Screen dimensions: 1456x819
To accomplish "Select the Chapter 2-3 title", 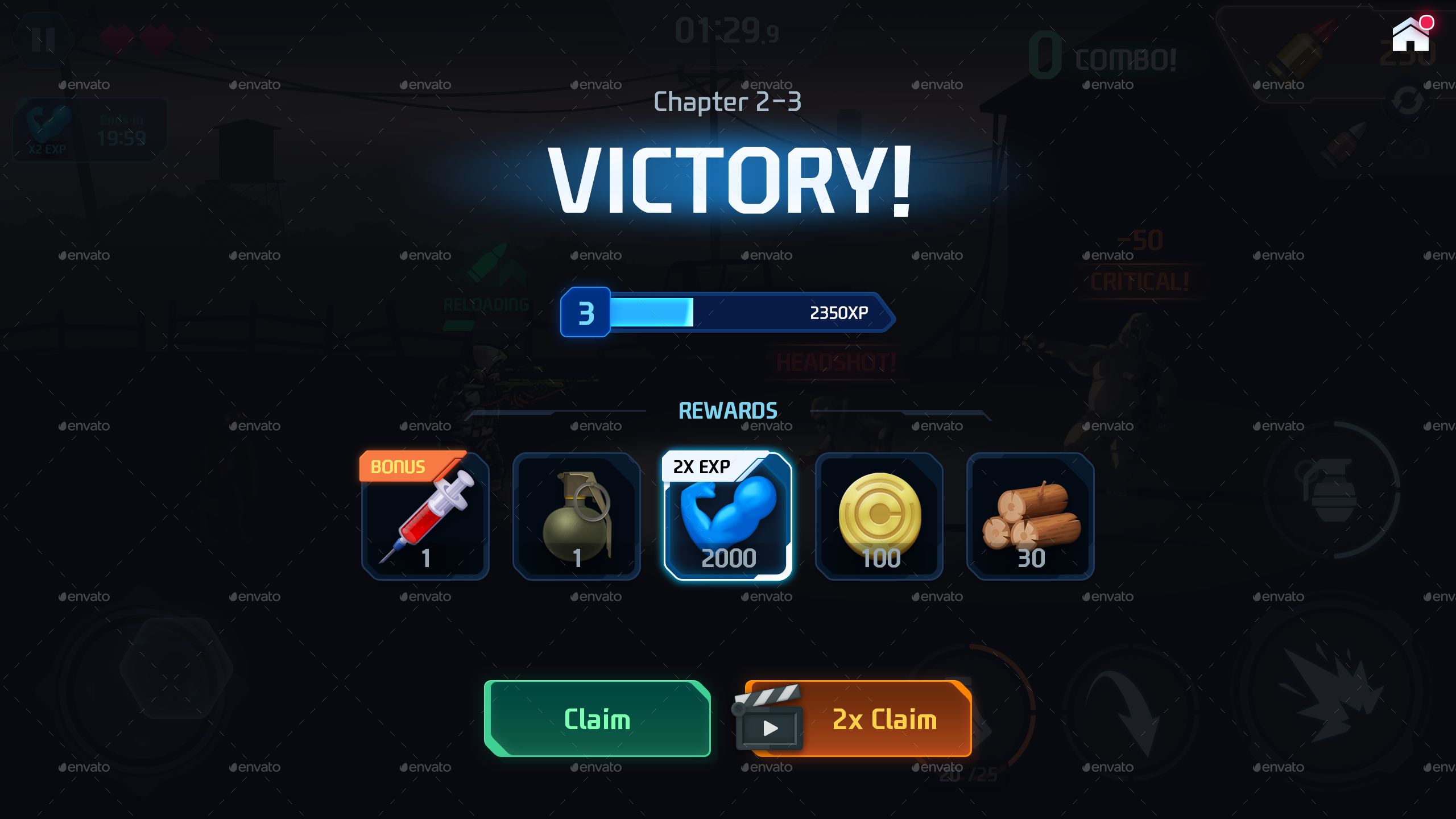I will pos(728,102).
